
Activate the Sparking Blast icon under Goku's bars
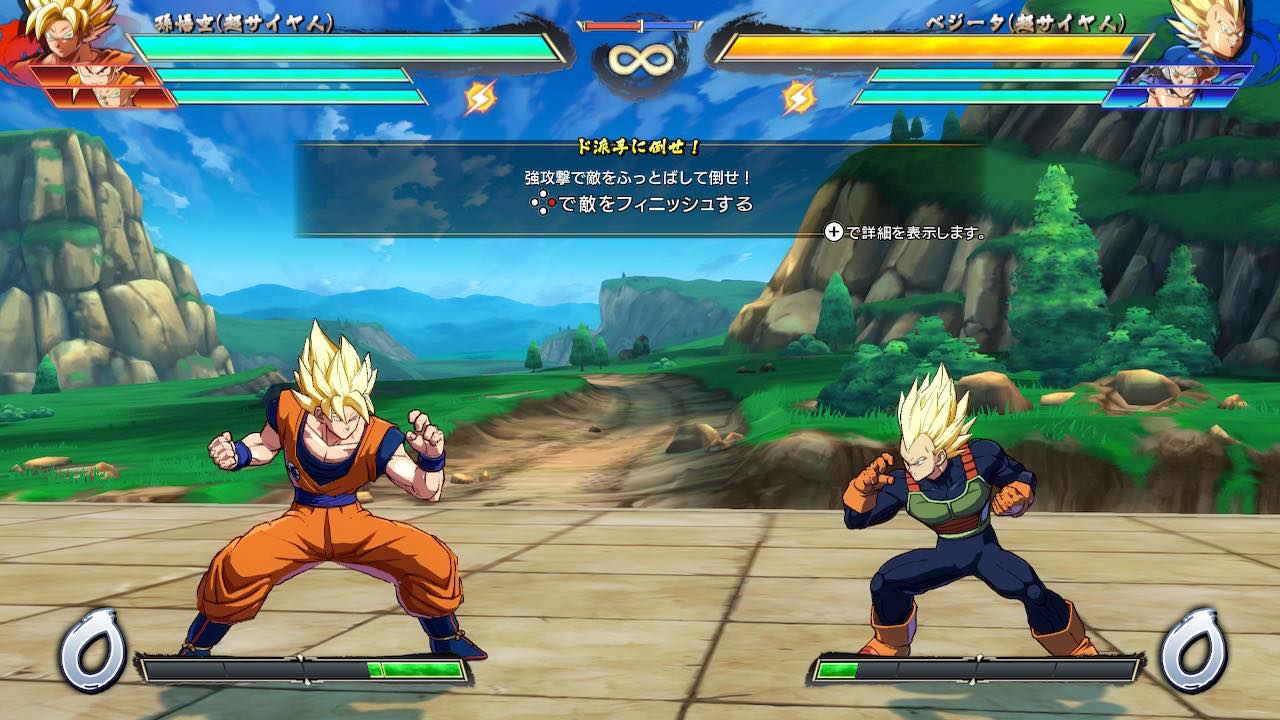481,97
